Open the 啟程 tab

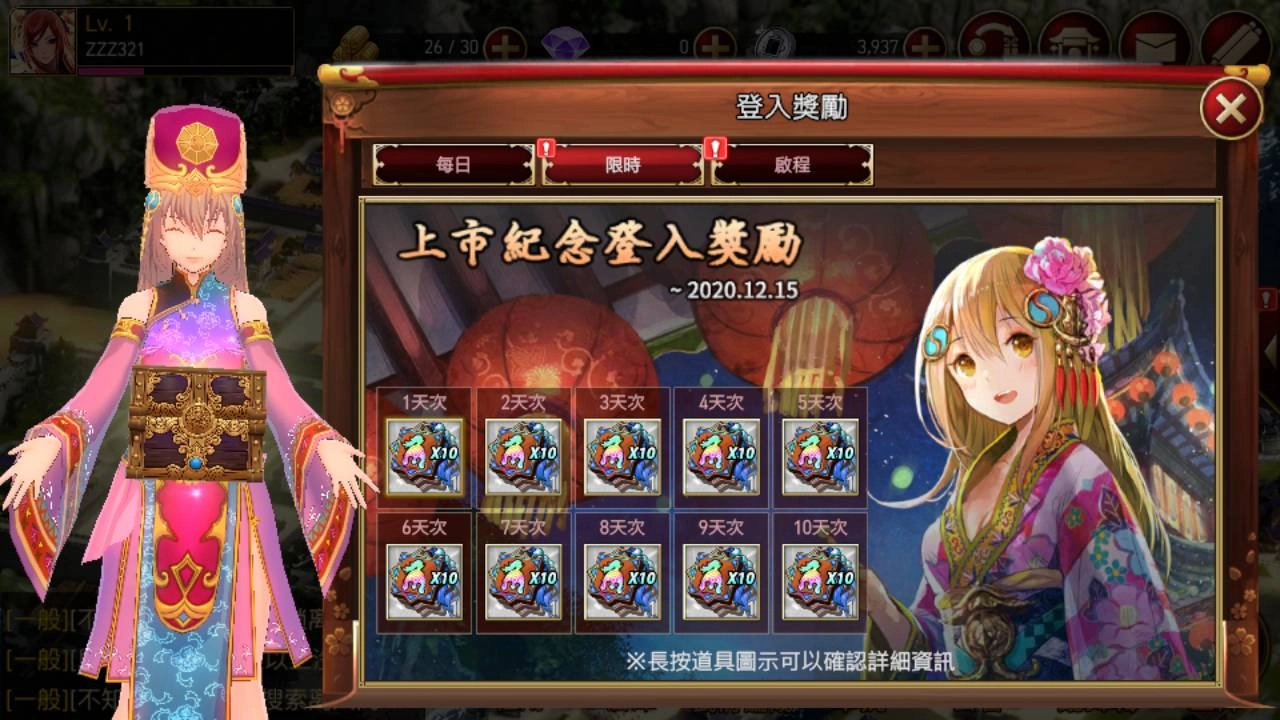[x=793, y=167]
